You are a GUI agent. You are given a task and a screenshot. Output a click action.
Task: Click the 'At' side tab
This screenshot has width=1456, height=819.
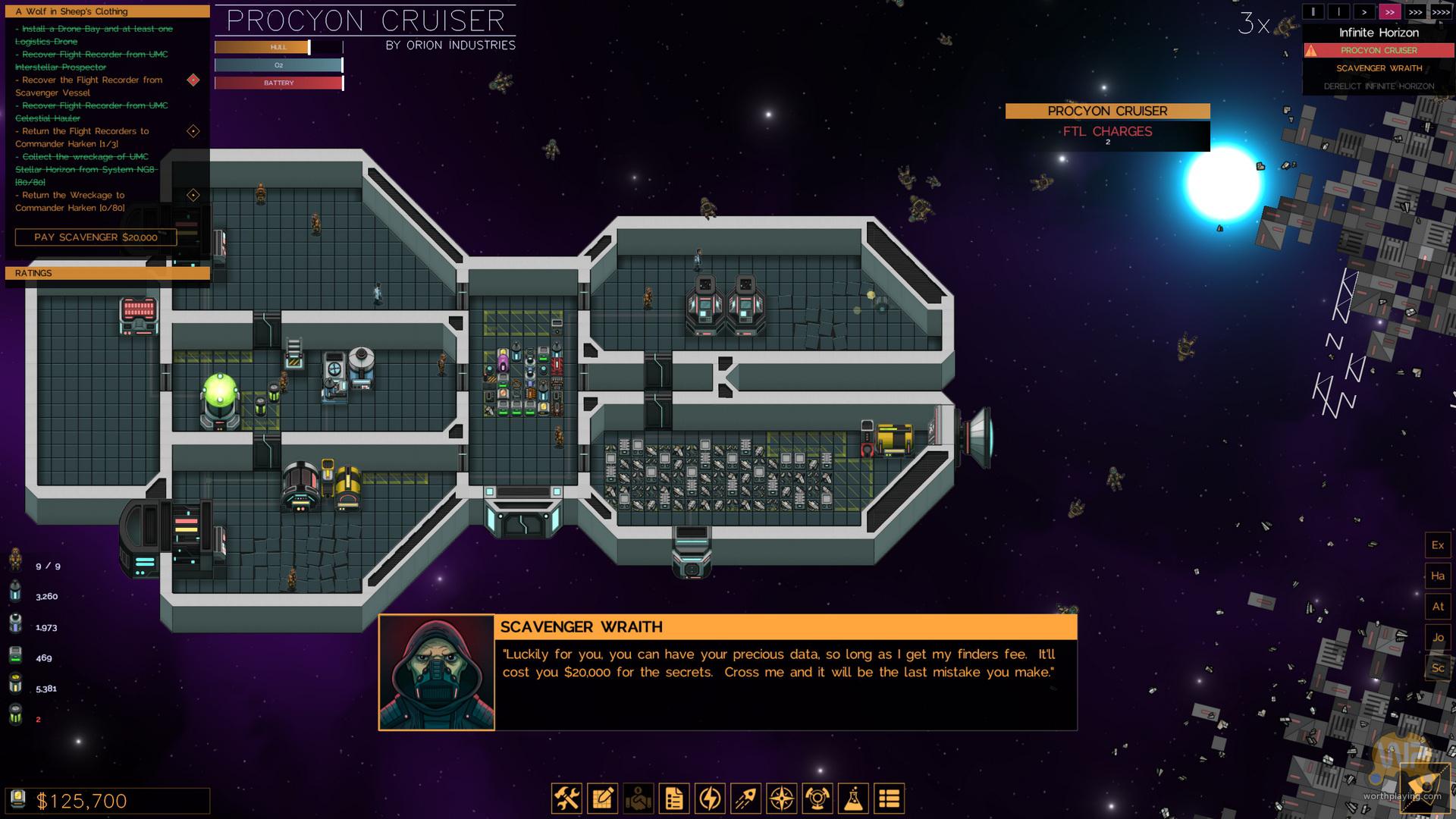[x=1438, y=607]
